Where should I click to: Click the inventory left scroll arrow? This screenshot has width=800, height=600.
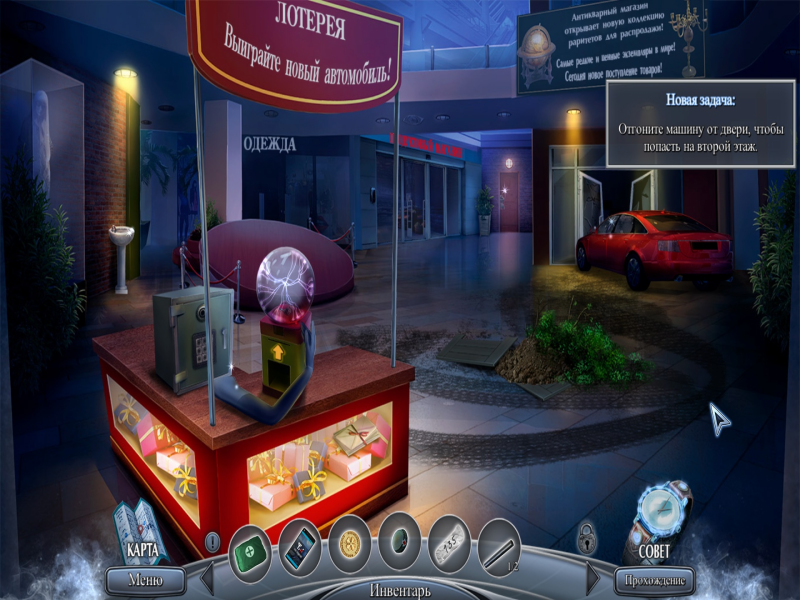(207, 578)
